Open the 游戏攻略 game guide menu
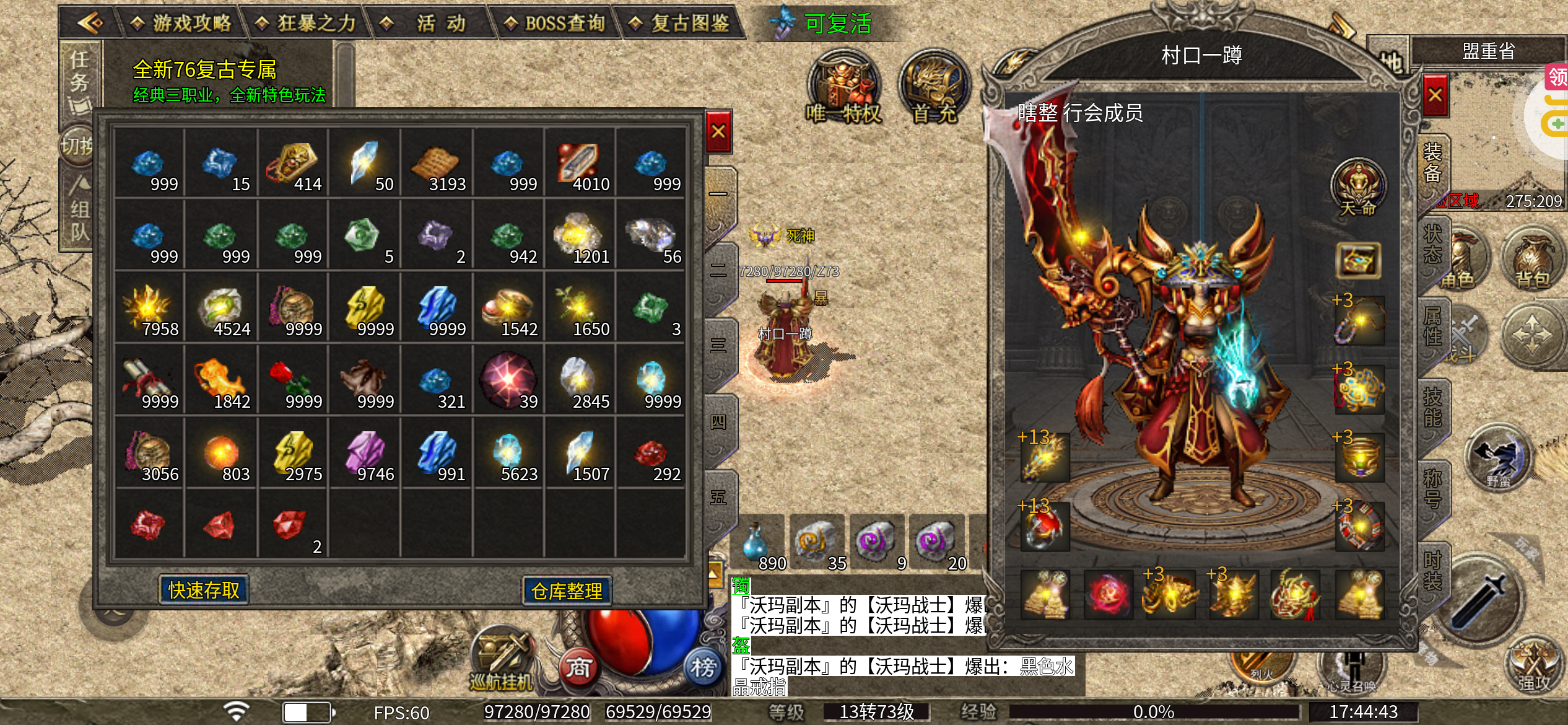This screenshot has height=725, width=1568. coord(182,24)
